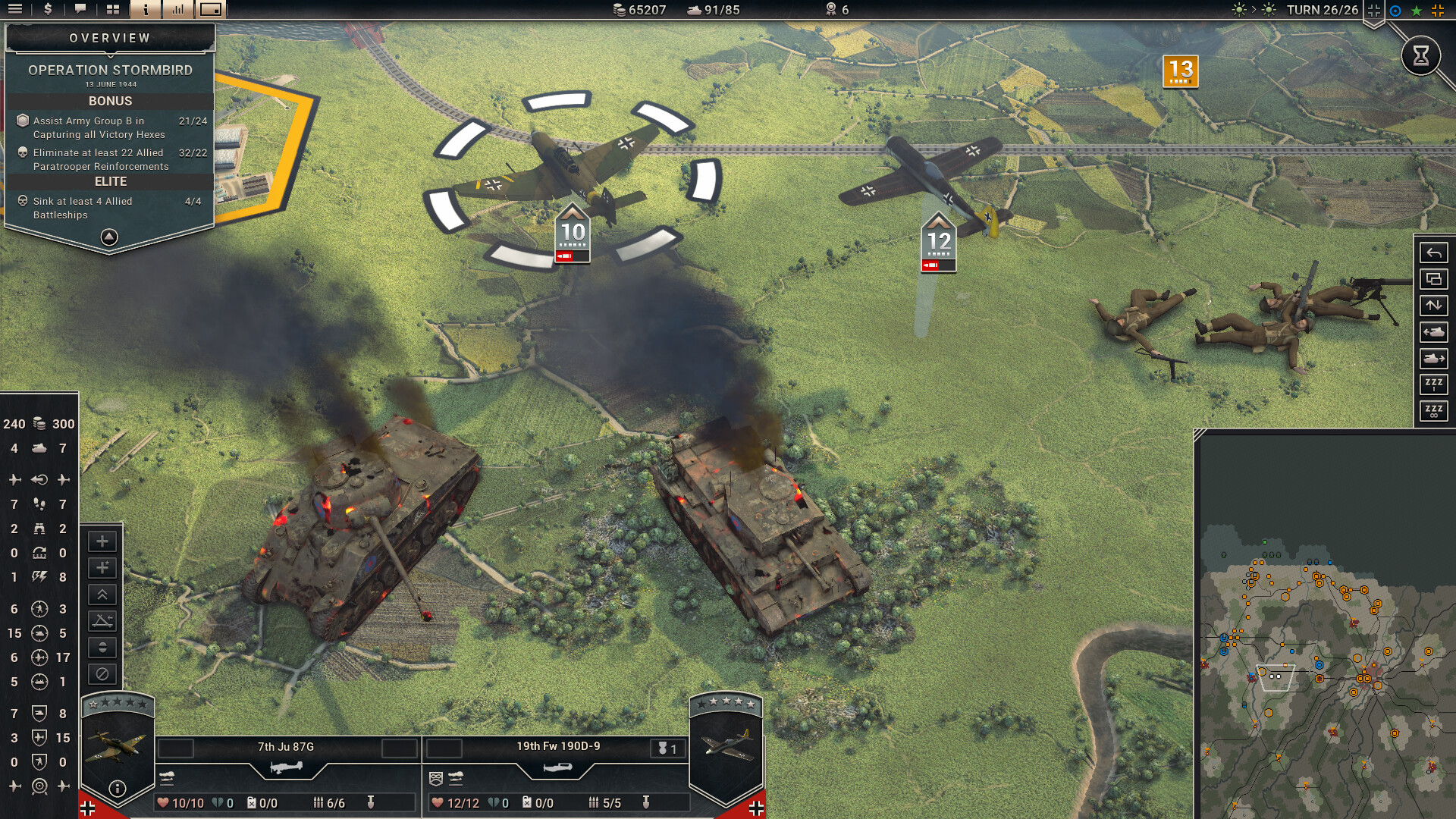Upgrade the selected unit

[101, 593]
